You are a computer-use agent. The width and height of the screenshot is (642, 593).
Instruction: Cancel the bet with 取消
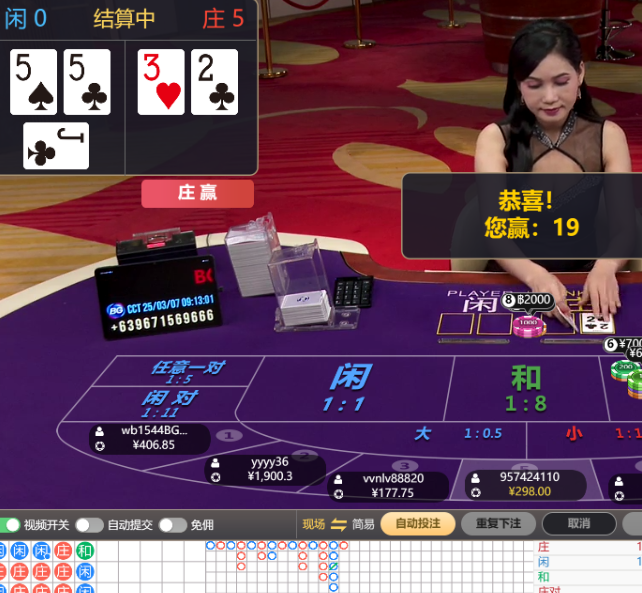pyautogui.click(x=579, y=523)
